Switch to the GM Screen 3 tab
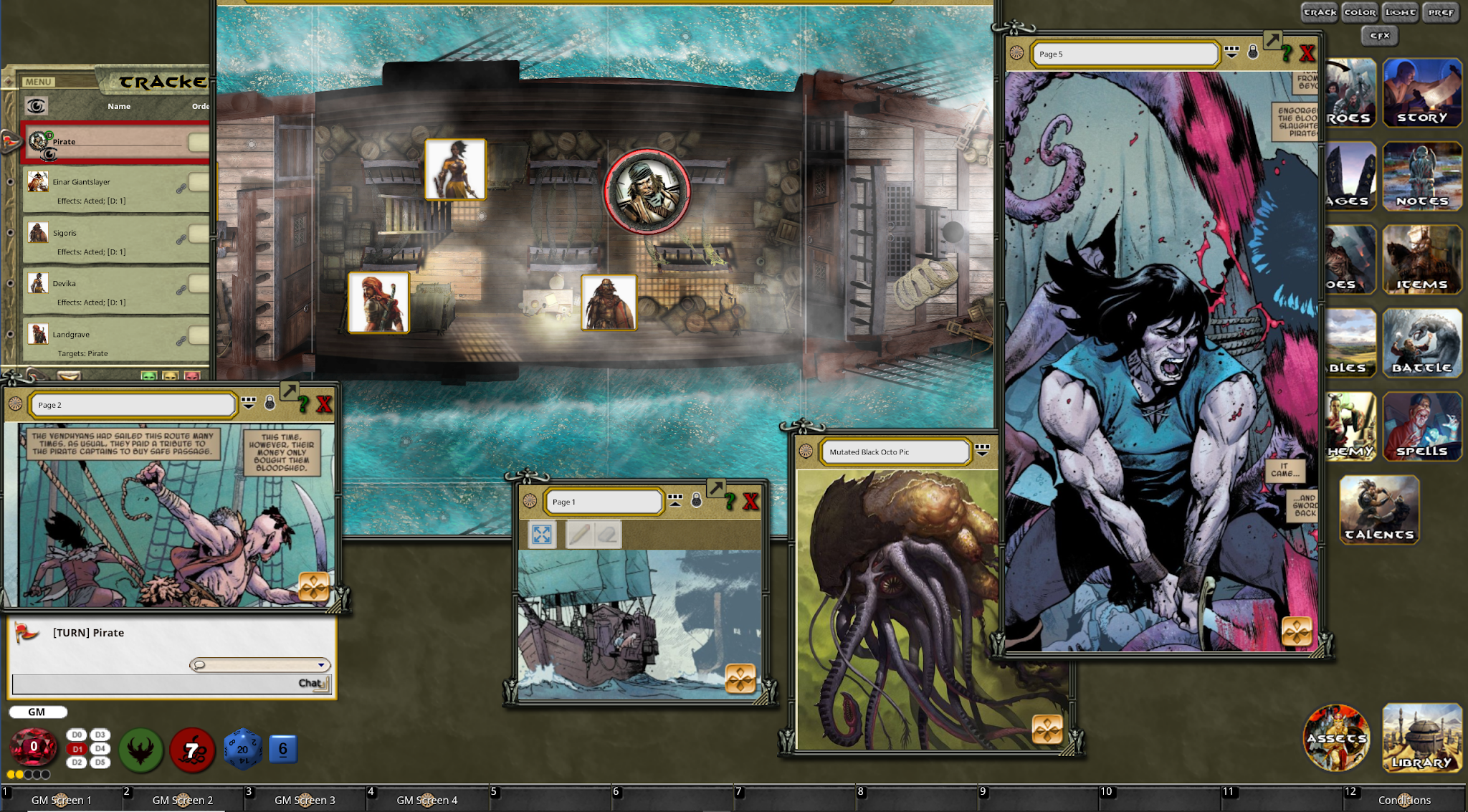This screenshot has height=812, width=1468. click(x=305, y=800)
